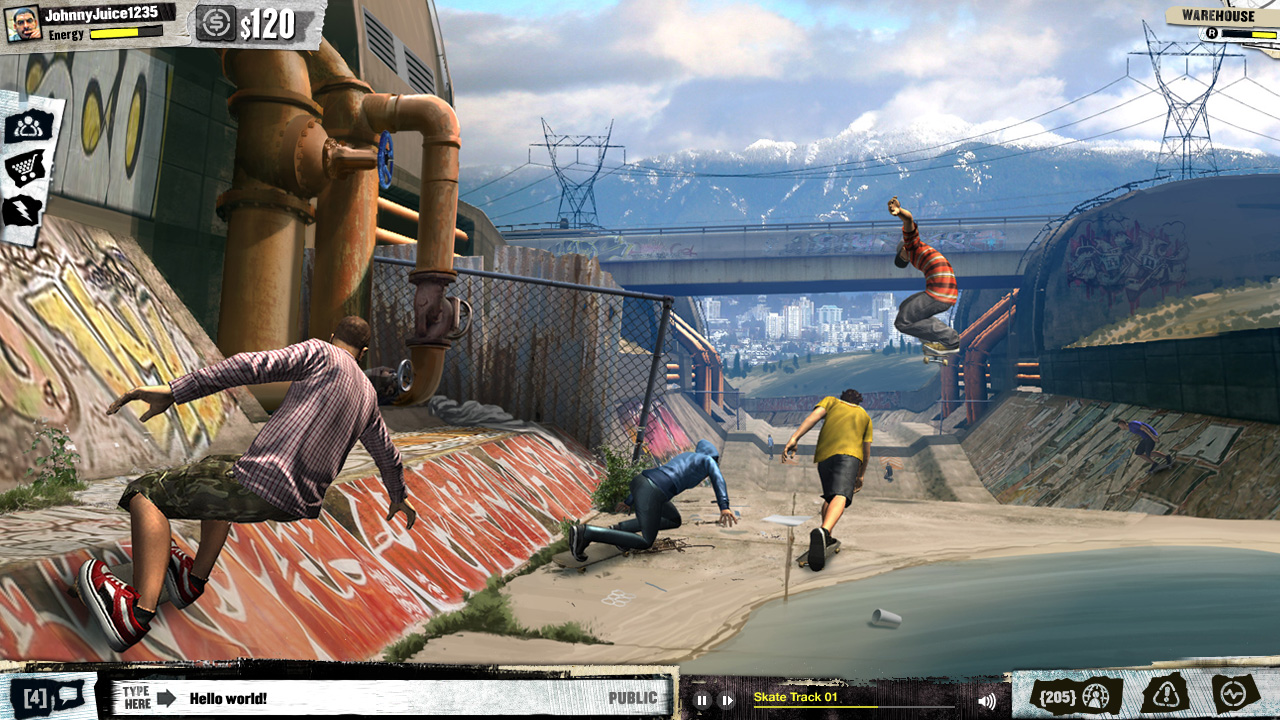
Task: Click the pulse activity icon
Action: pos(1234,693)
